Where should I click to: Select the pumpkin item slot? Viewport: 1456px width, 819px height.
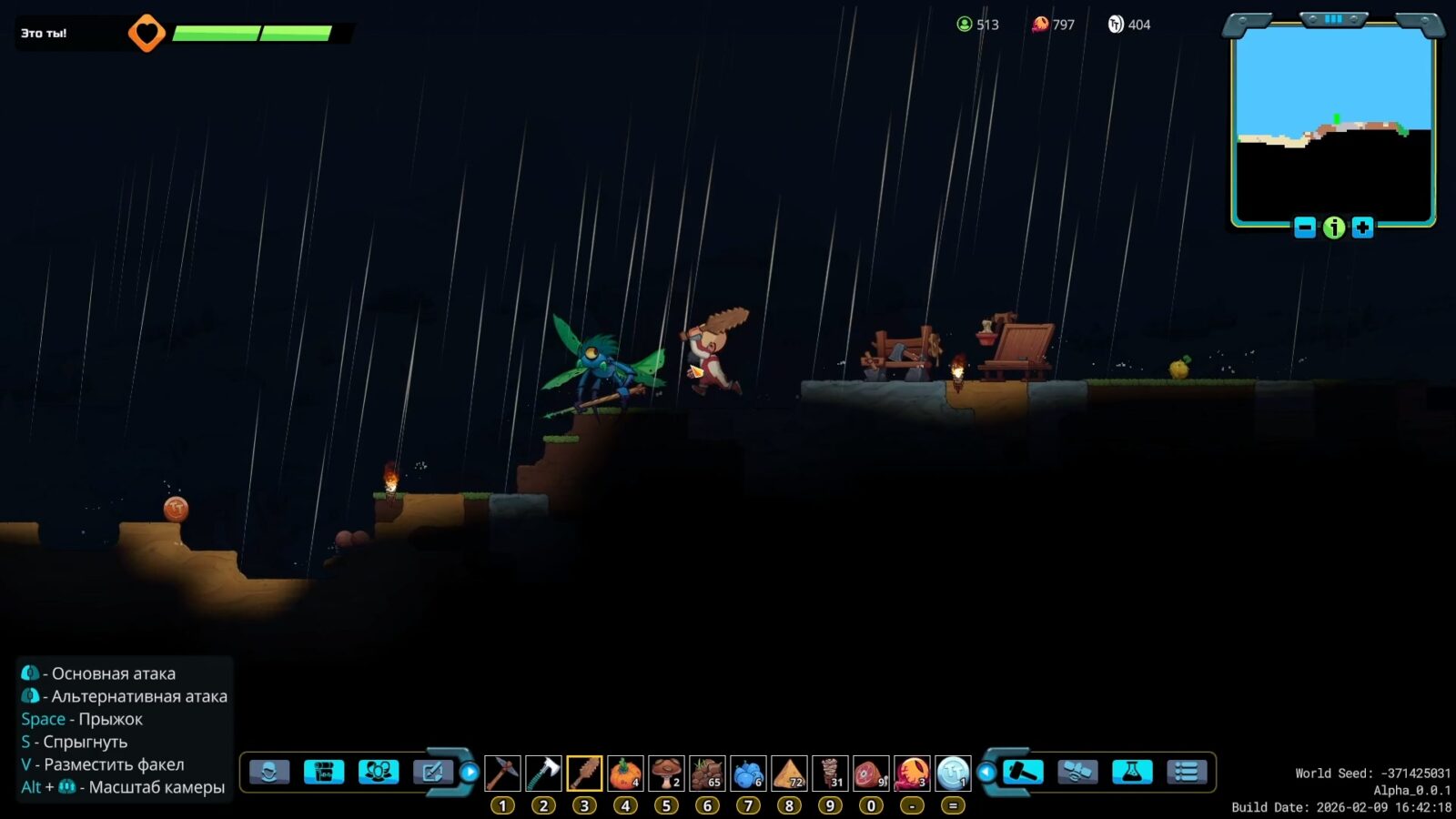click(625, 773)
